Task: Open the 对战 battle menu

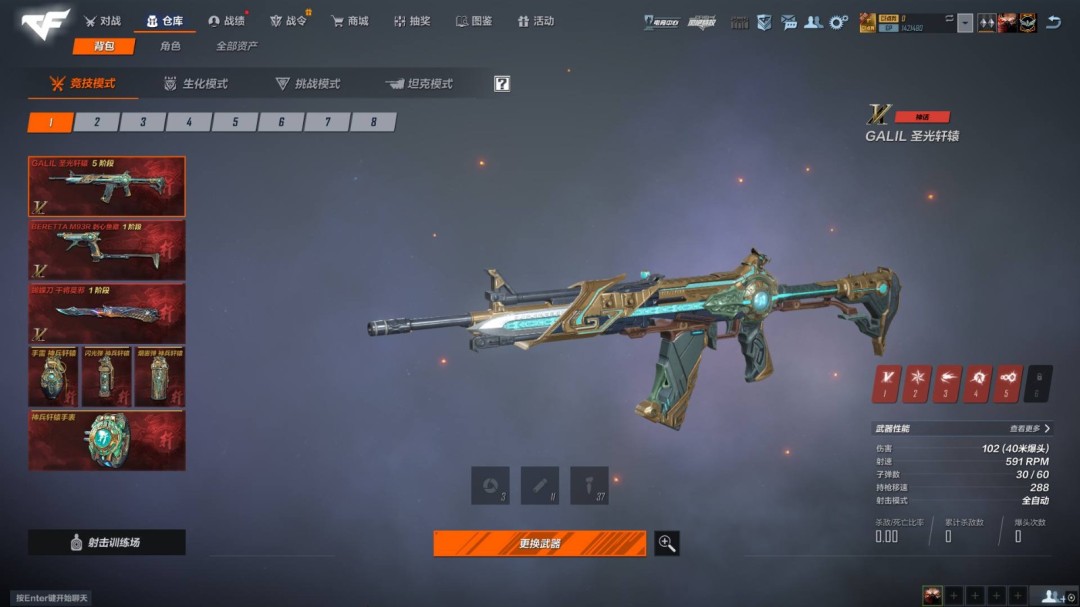Action: pos(102,21)
